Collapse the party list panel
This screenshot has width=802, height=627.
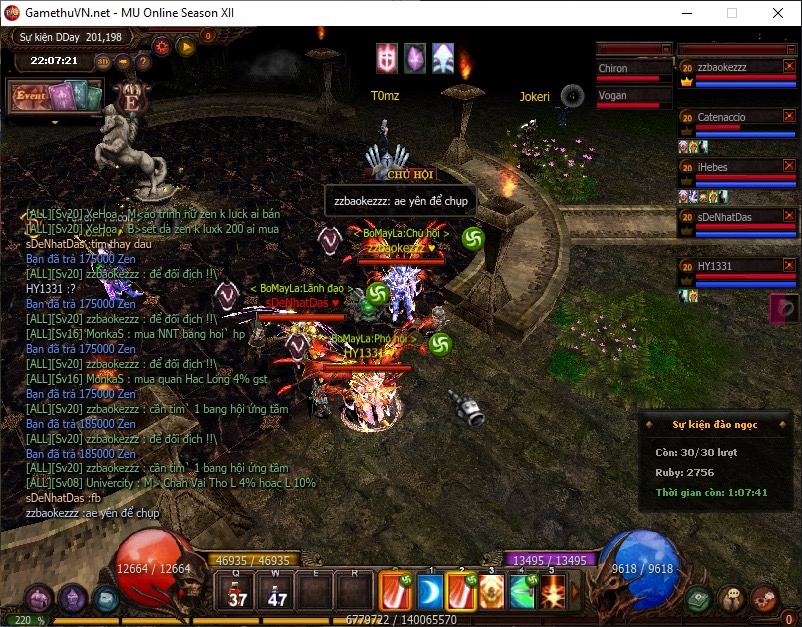[x=790, y=48]
